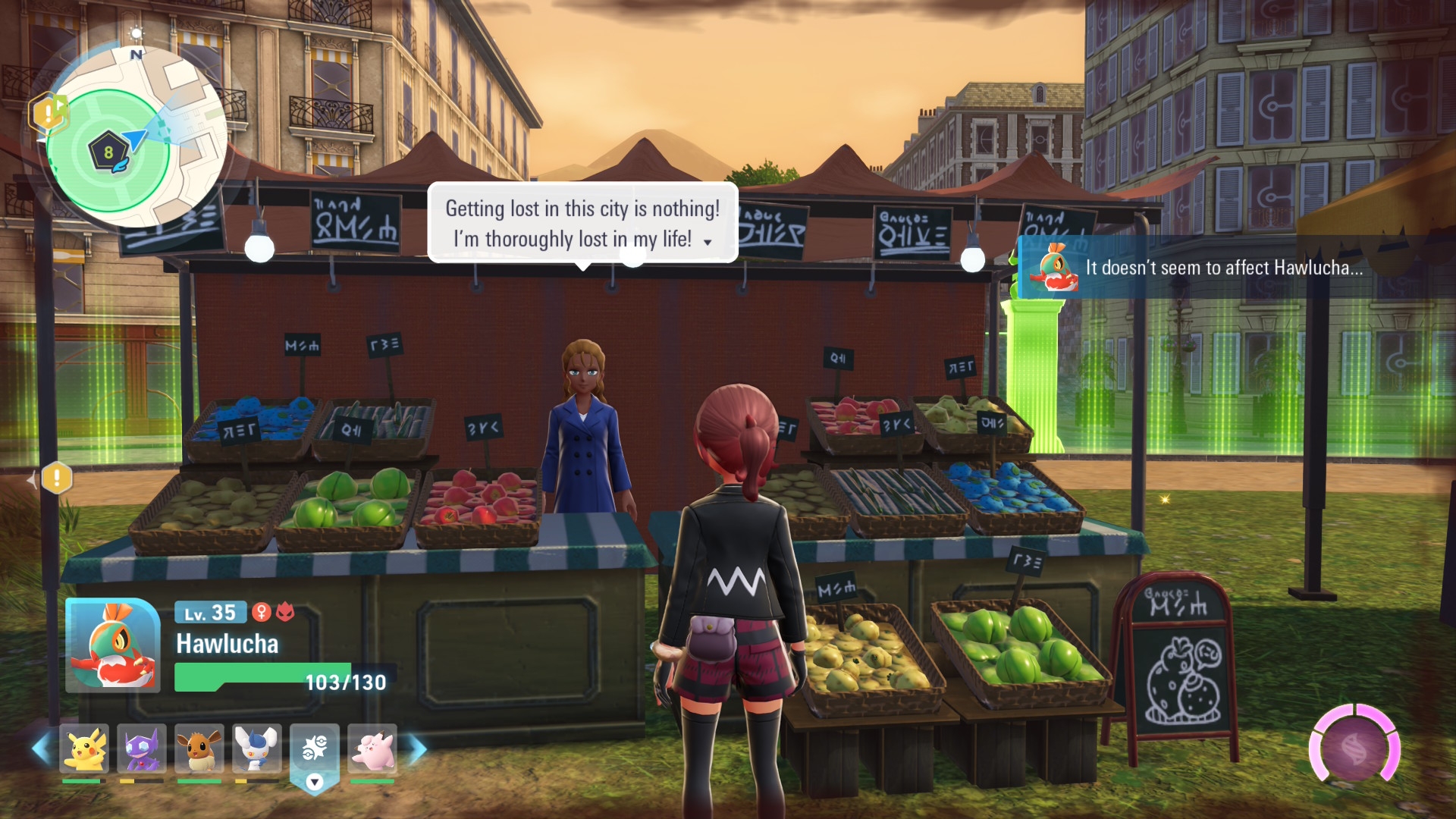1456x819 pixels.
Task: Click the wild zone 8 marker
Action: pyautogui.click(x=108, y=152)
